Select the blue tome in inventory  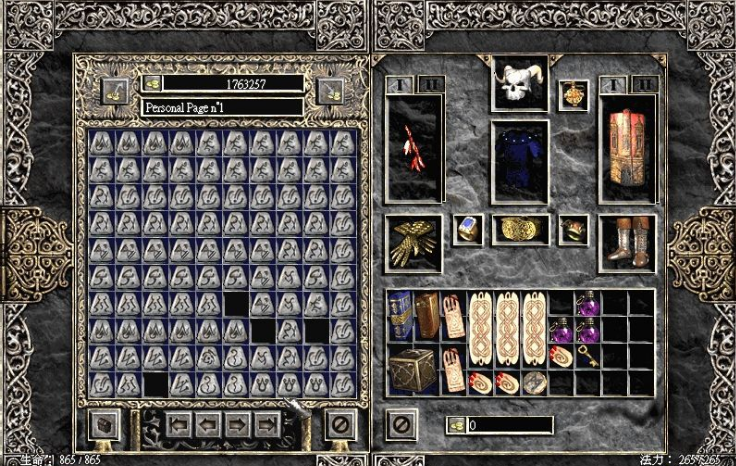[x=401, y=314]
